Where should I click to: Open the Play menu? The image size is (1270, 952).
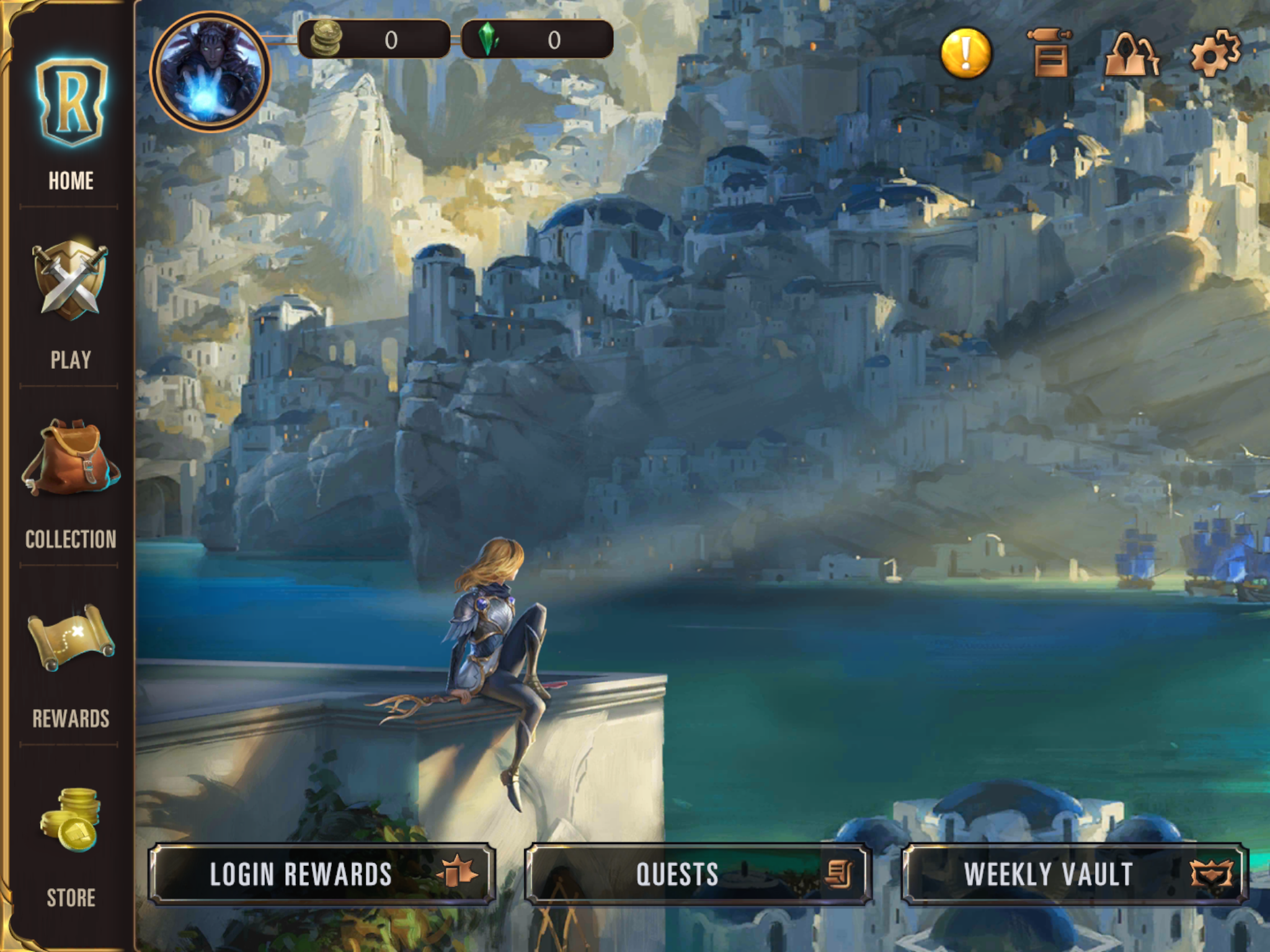pos(71,304)
